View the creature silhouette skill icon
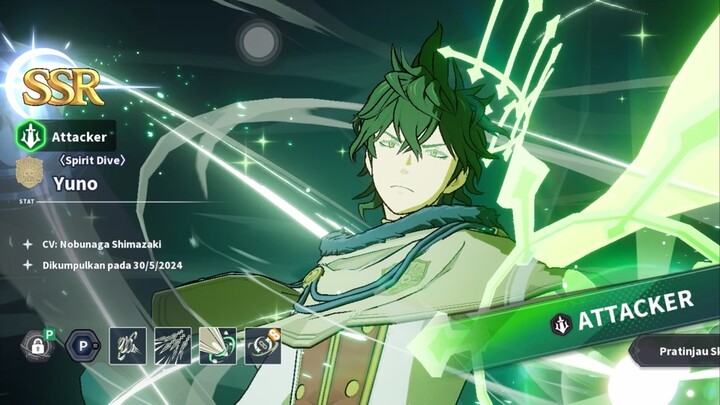720x405 pixels. (127, 346)
